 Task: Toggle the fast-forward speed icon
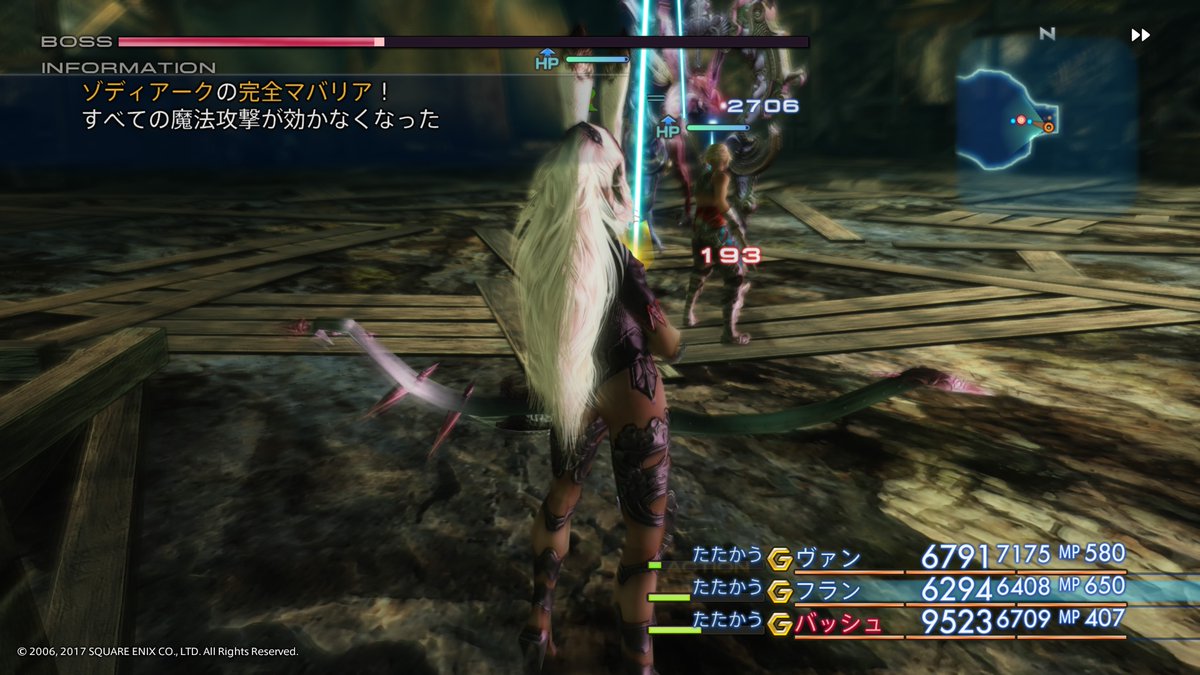1140,35
